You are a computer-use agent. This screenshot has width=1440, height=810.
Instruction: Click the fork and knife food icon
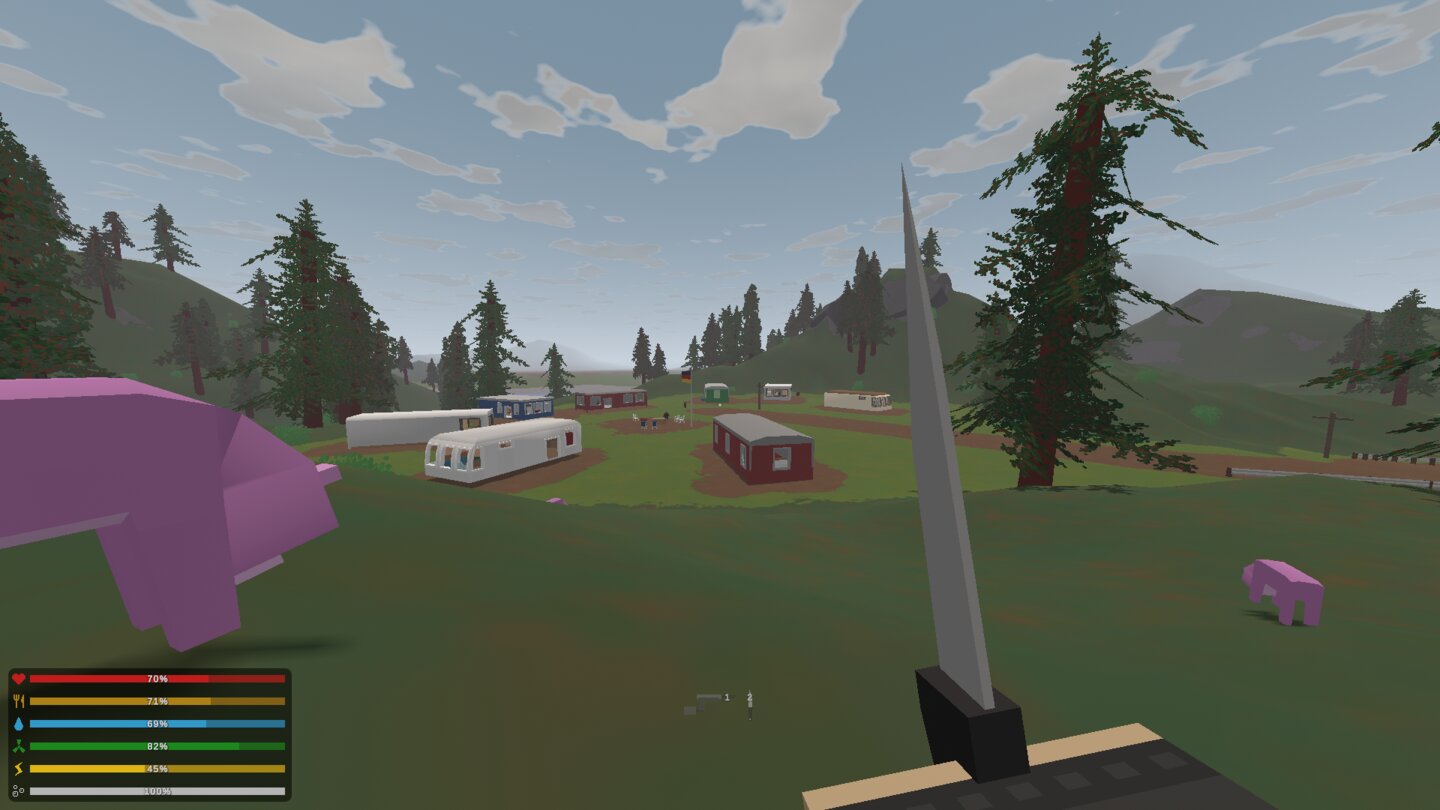click(x=18, y=700)
